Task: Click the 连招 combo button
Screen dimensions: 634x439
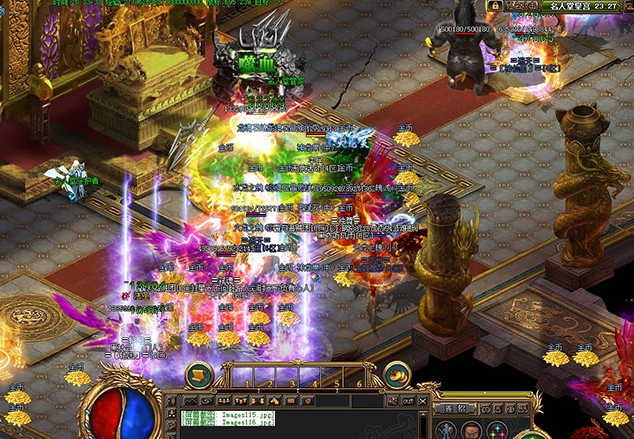Action: [x=455, y=408]
